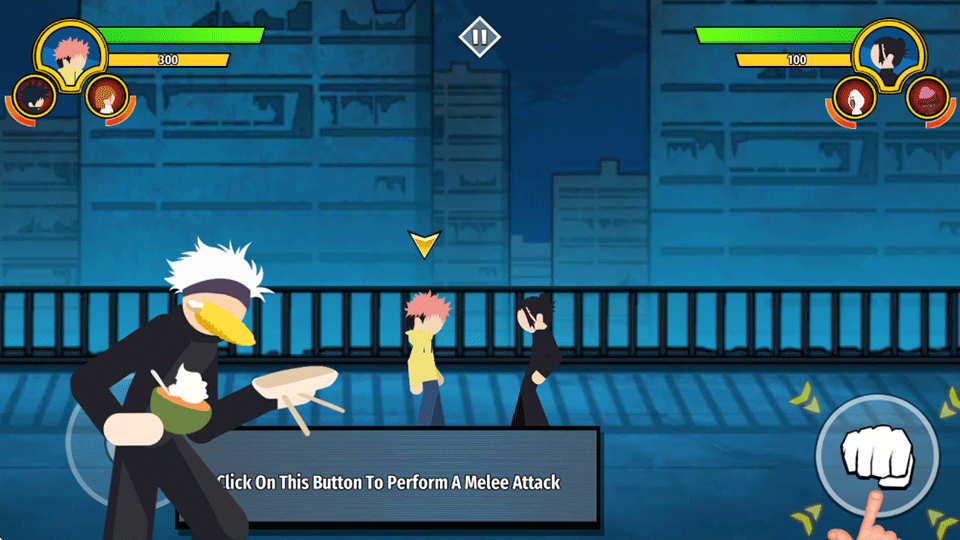
Task: Switch to the orange-haired teammate portrait
Action: (105, 97)
